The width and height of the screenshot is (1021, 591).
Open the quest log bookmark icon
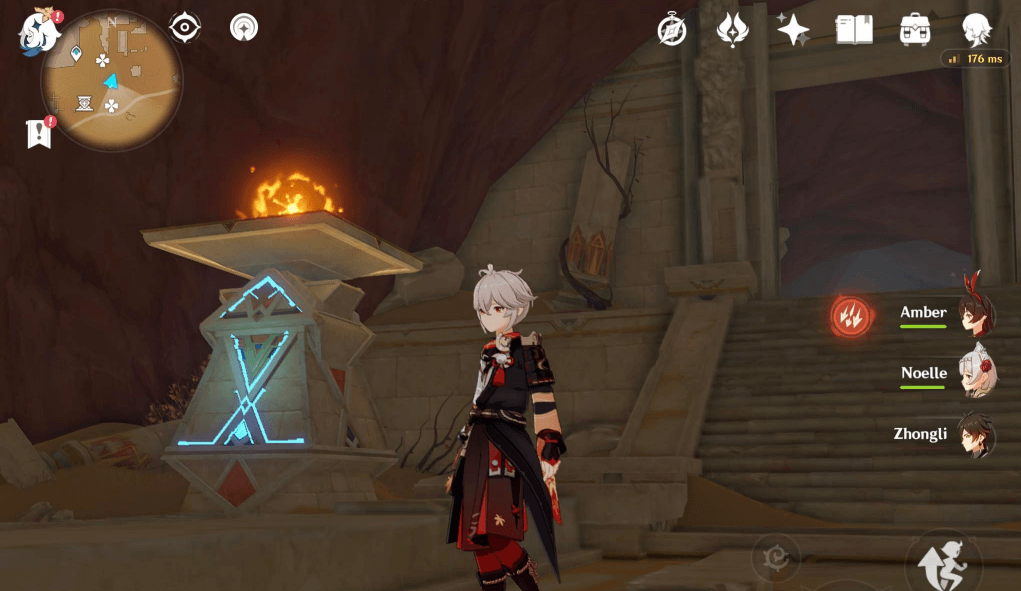point(39,133)
